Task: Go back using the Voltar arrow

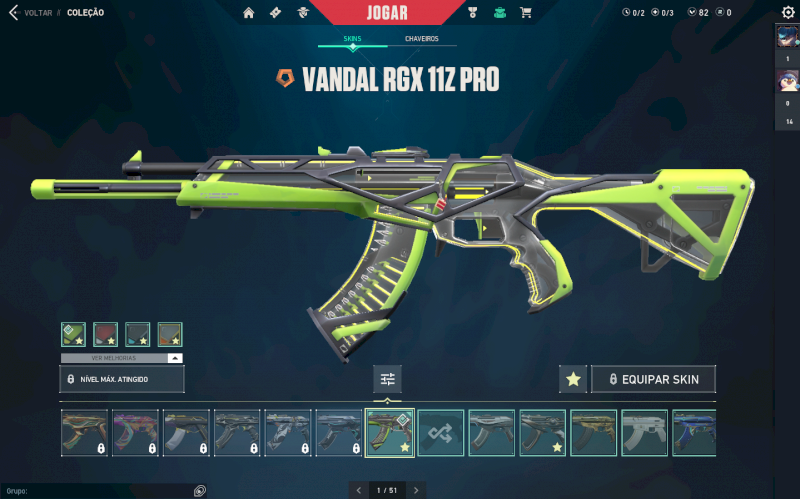Action: 13,12
